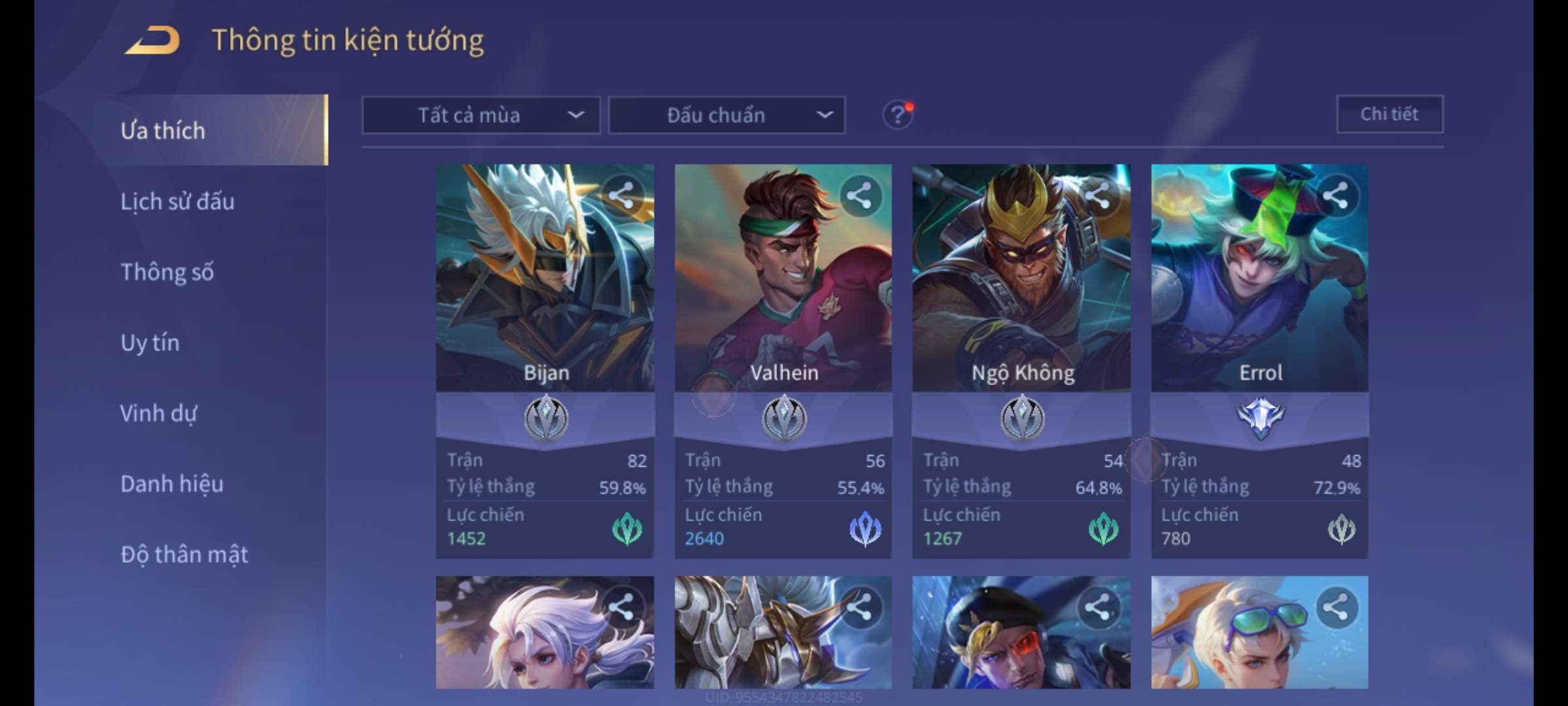Open the Độ thân mật tab

pyautogui.click(x=184, y=554)
